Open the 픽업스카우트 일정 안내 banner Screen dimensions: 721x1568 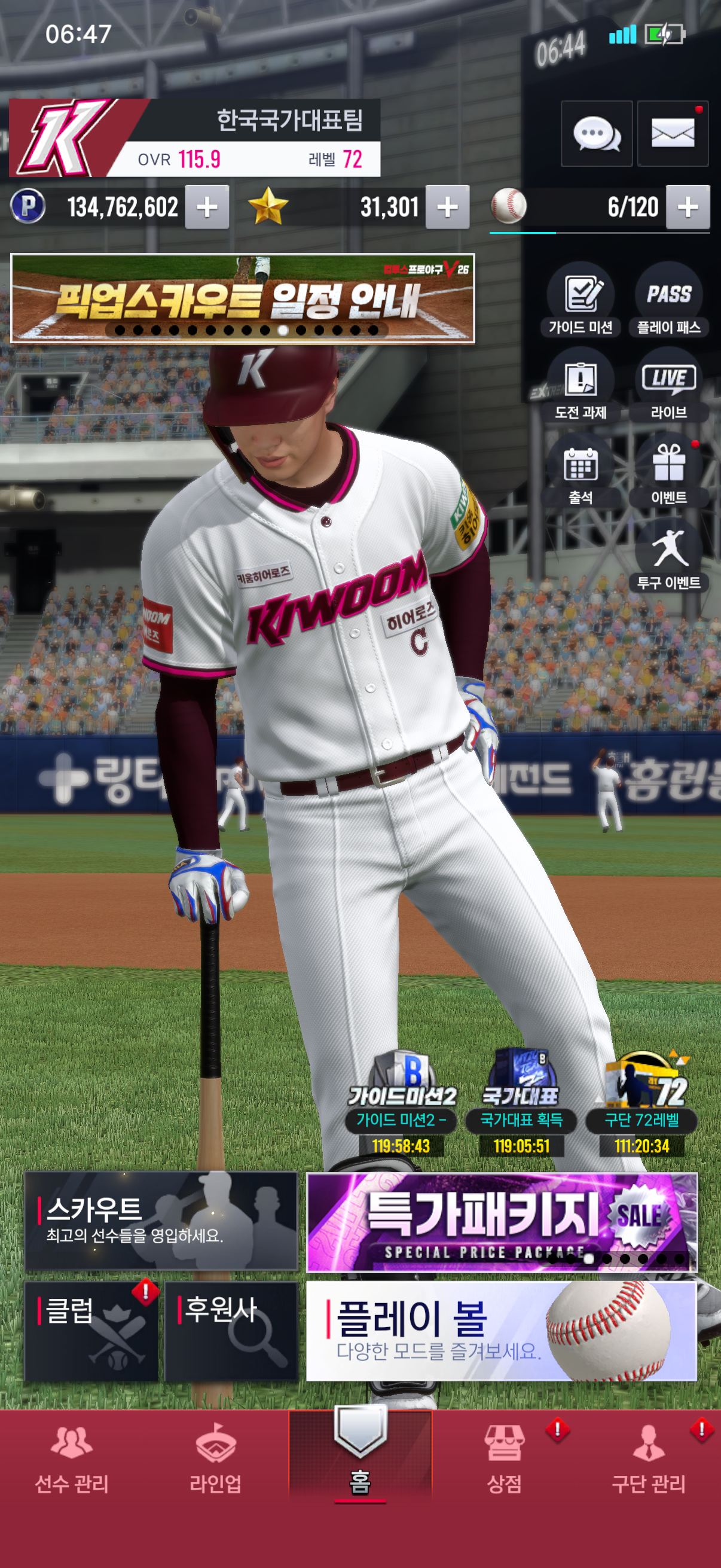[x=242, y=298]
